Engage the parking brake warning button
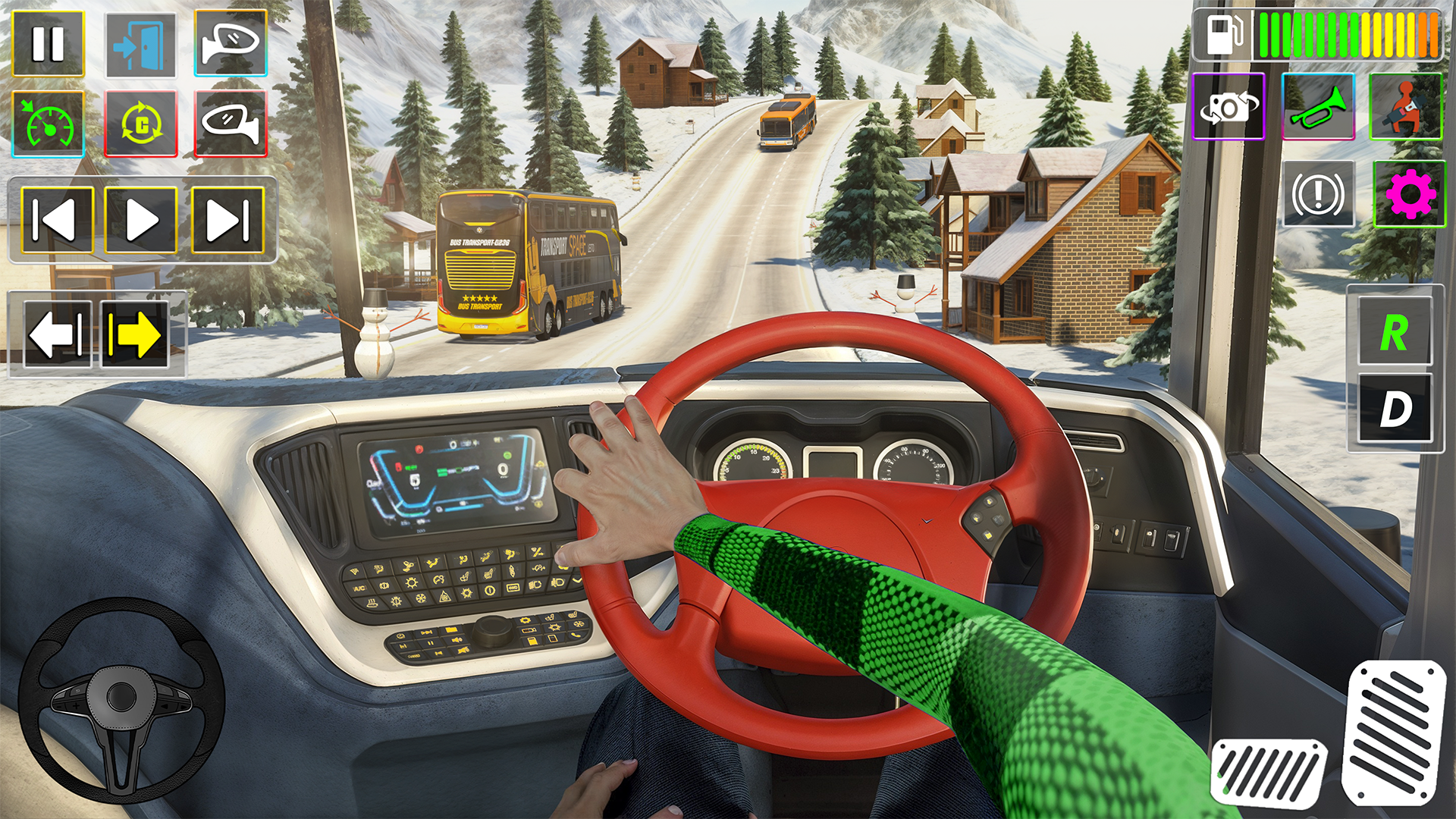This screenshot has height=819, width=1456. pyautogui.click(x=1318, y=194)
